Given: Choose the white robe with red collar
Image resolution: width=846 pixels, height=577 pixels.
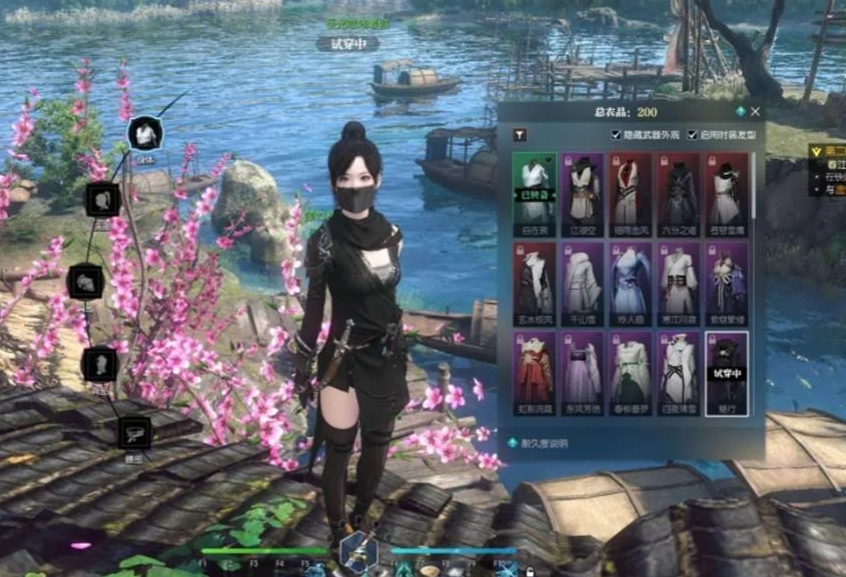Looking at the screenshot, I should pos(631,188).
